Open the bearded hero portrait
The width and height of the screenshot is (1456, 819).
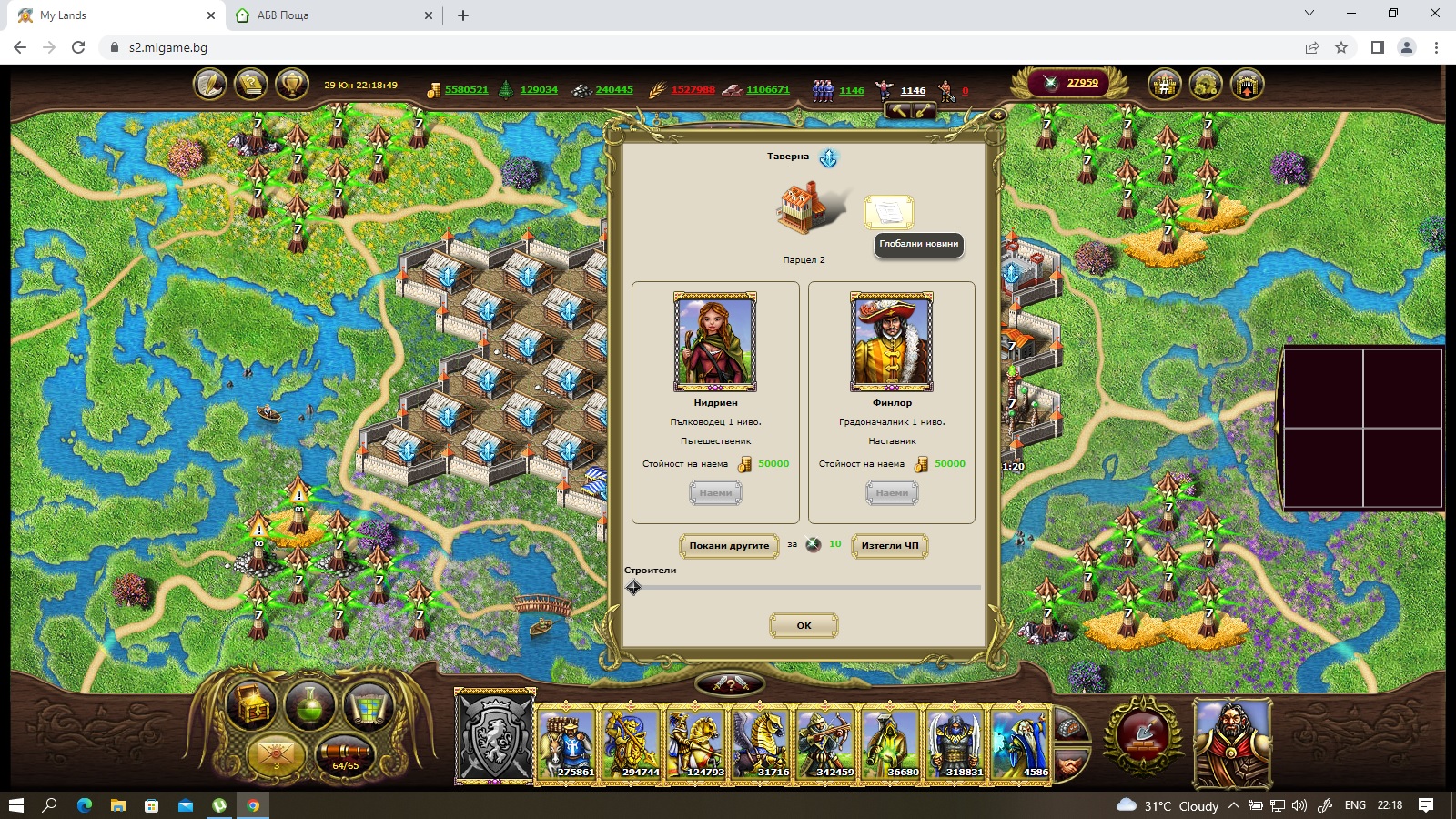pyautogui.click(x=1232, y=742)
